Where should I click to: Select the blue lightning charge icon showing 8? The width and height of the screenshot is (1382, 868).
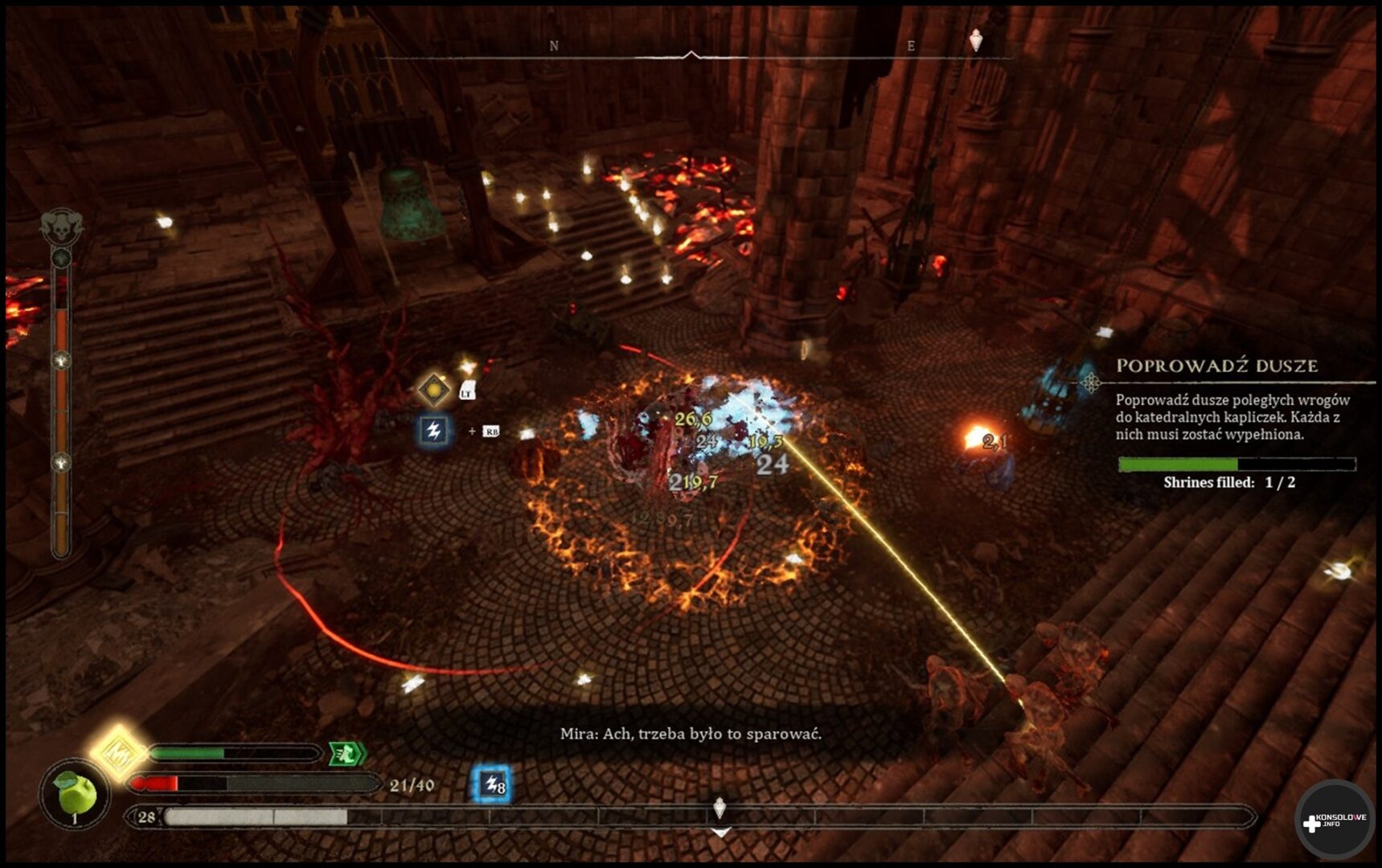492,784
